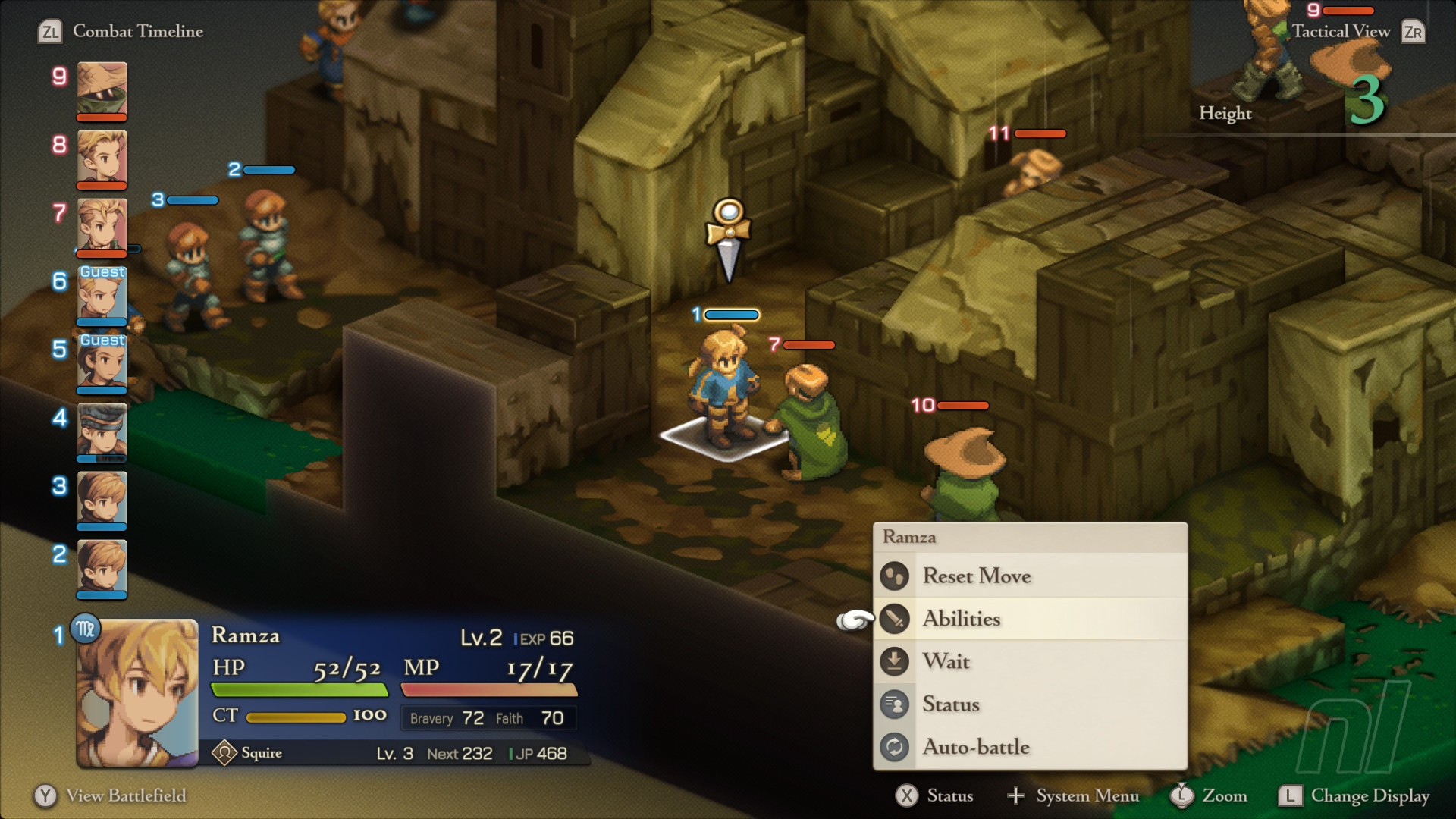Screen dimensions: 1456x819
Task: Click Ramza's large character portrait
Action: (x=137, y=693)
